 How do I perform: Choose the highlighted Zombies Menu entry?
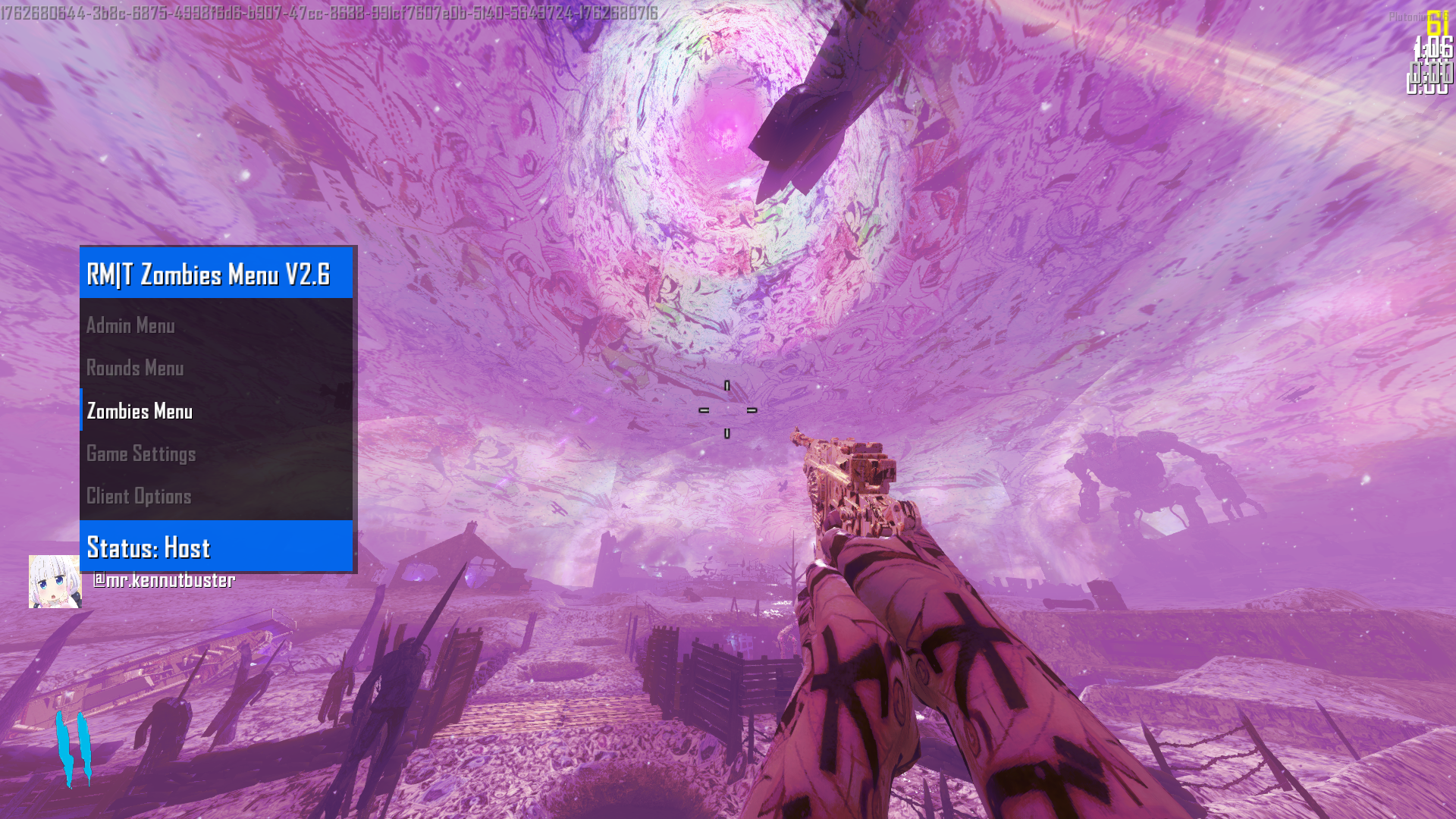pos(140,411)
